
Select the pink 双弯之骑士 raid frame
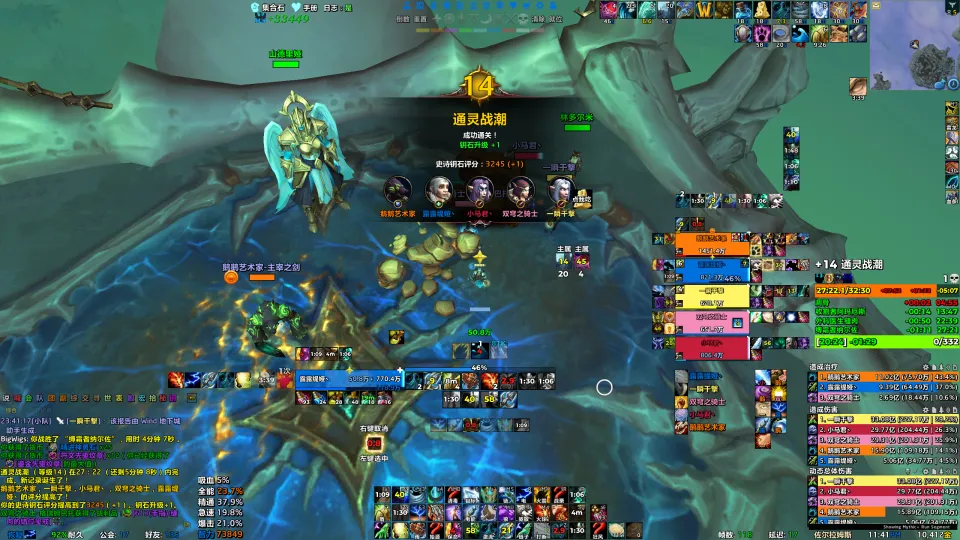point(714,322)
